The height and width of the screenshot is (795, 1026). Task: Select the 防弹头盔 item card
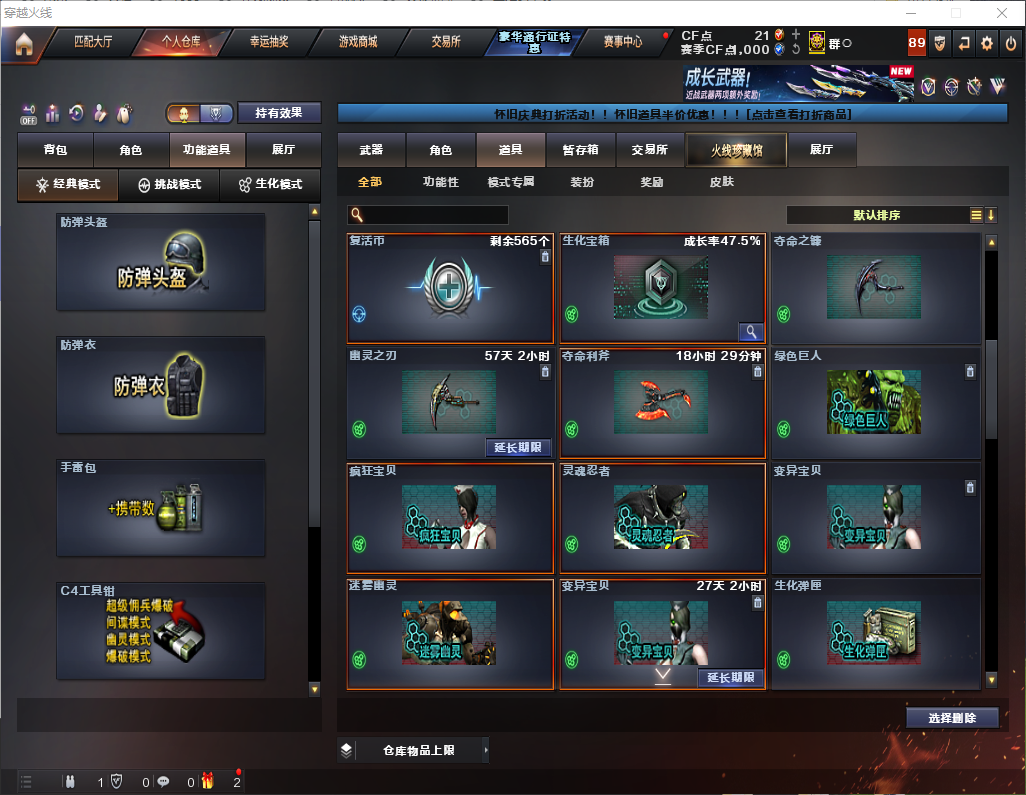[161, 262]
